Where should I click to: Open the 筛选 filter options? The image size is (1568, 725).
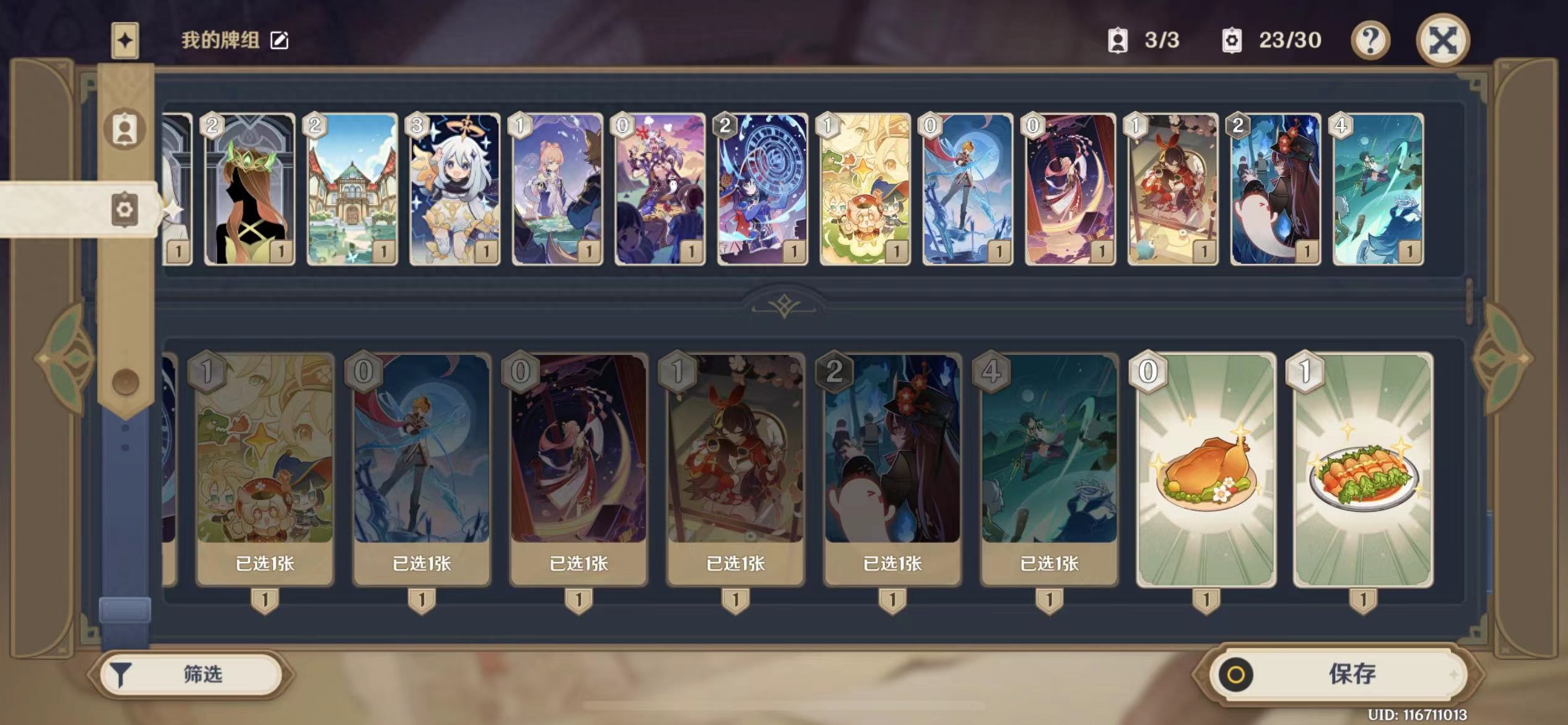coord(192,674)
